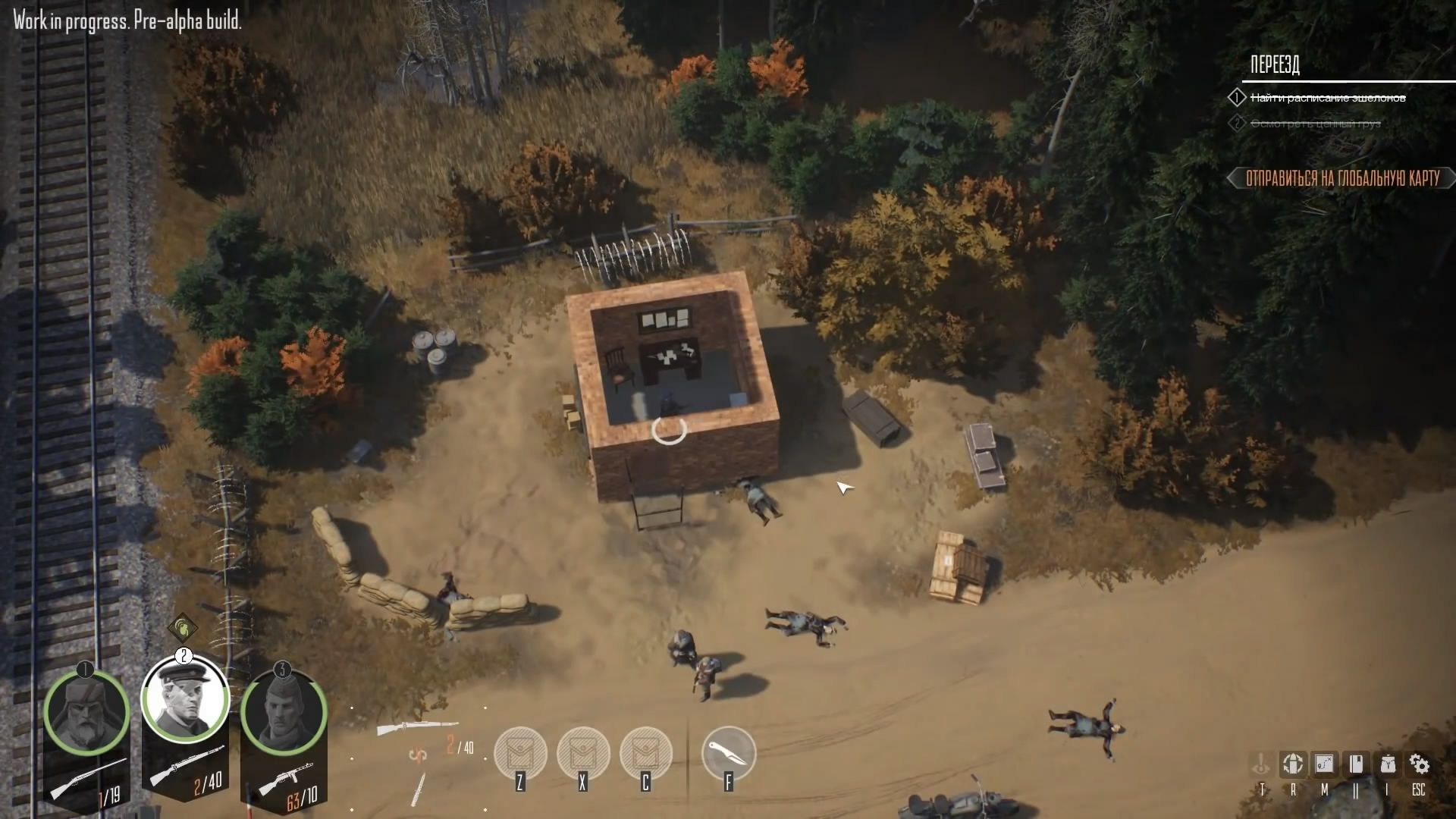The height and width of the screenshot is (819, 1456).
Task: Select the bayonet knife in the weapon panel
Action: [x=418, y=789]
